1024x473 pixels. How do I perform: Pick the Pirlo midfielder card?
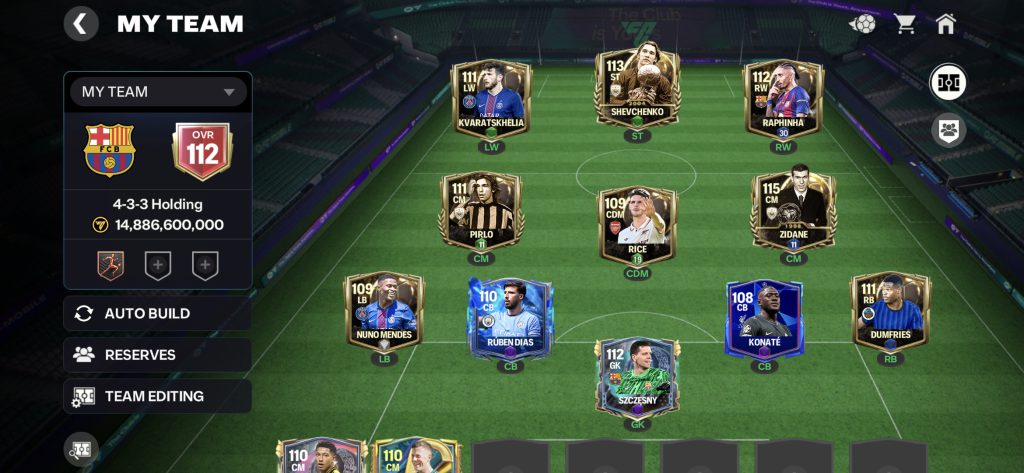coord(481,210)
